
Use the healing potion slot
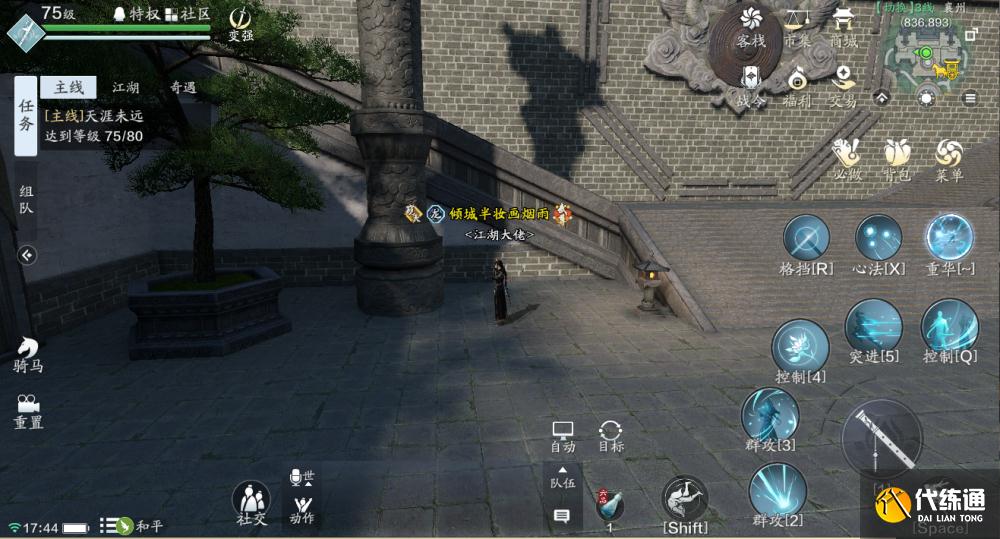[x=609, y=505]
